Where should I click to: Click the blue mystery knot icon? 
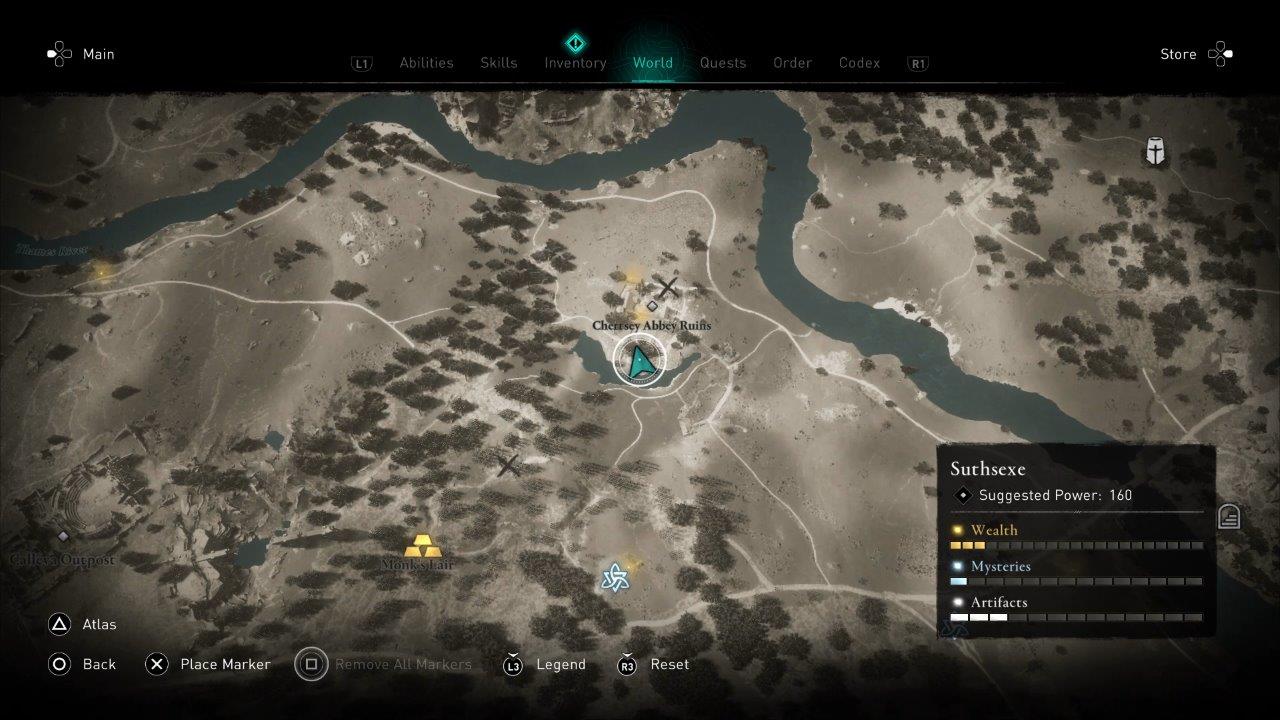tap(614, 577)
